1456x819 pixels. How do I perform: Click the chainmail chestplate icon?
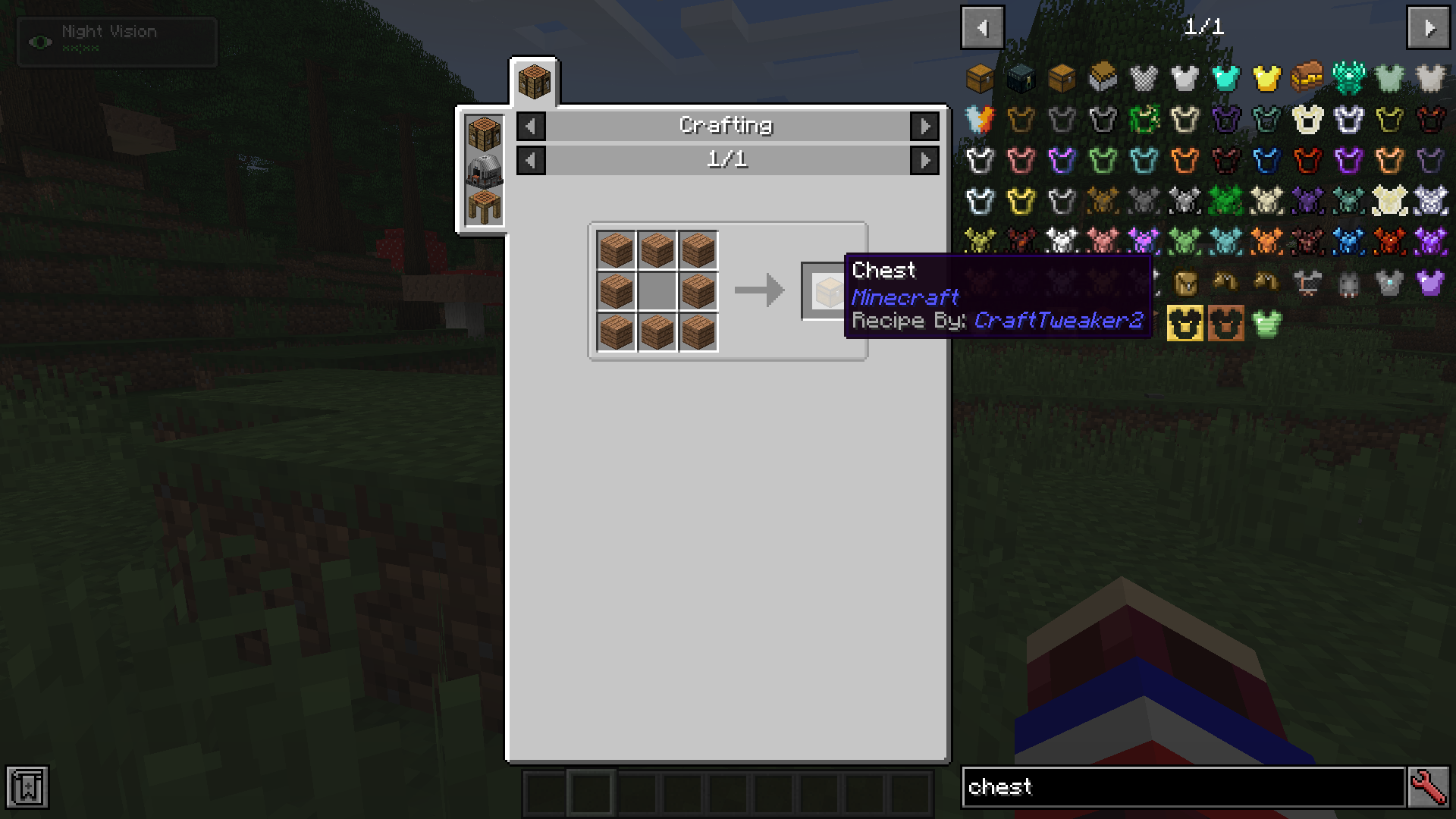(x=1143, y=79)
